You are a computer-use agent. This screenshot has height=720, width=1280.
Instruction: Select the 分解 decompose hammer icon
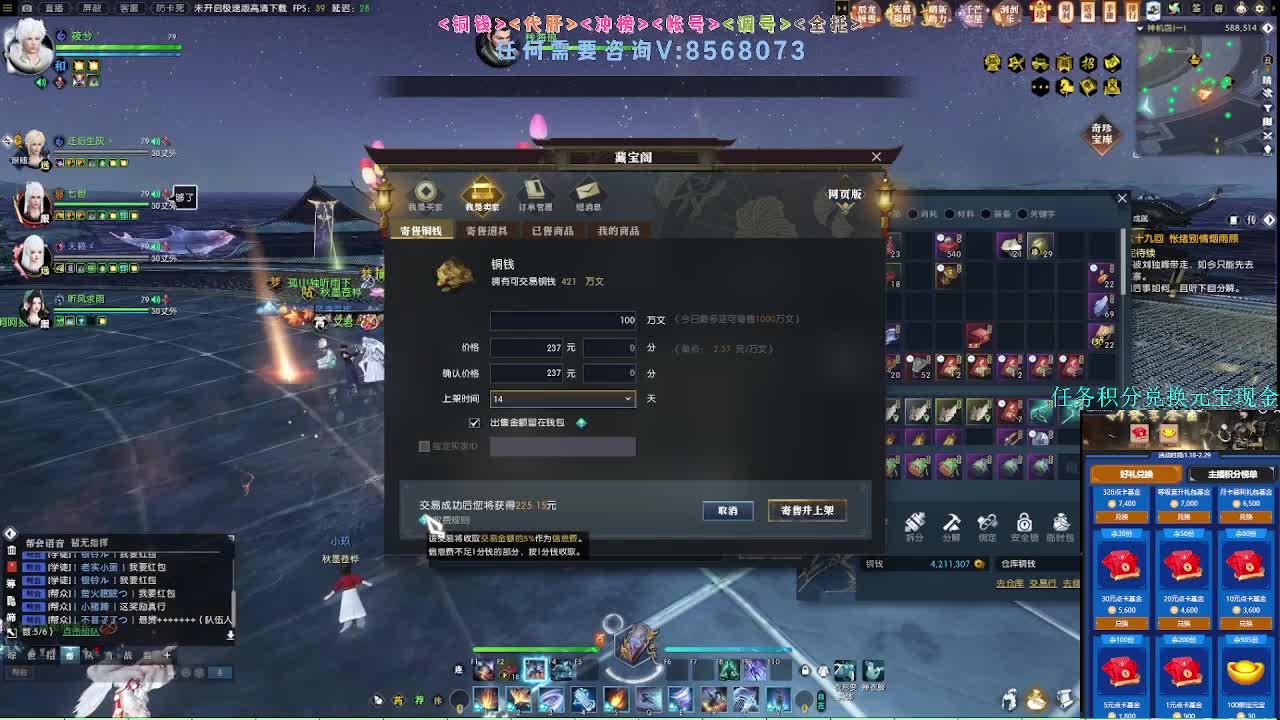(x=951, y=523)
